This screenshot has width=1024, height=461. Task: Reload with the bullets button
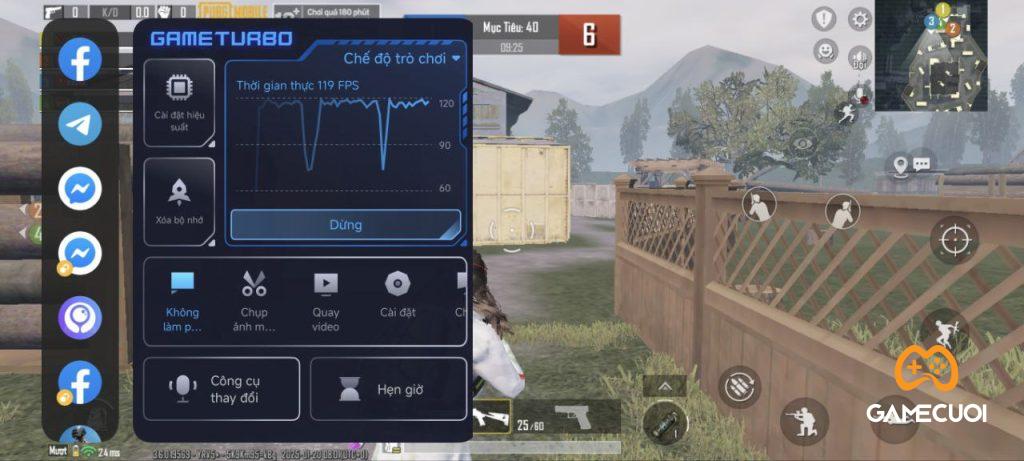[740, 386]
